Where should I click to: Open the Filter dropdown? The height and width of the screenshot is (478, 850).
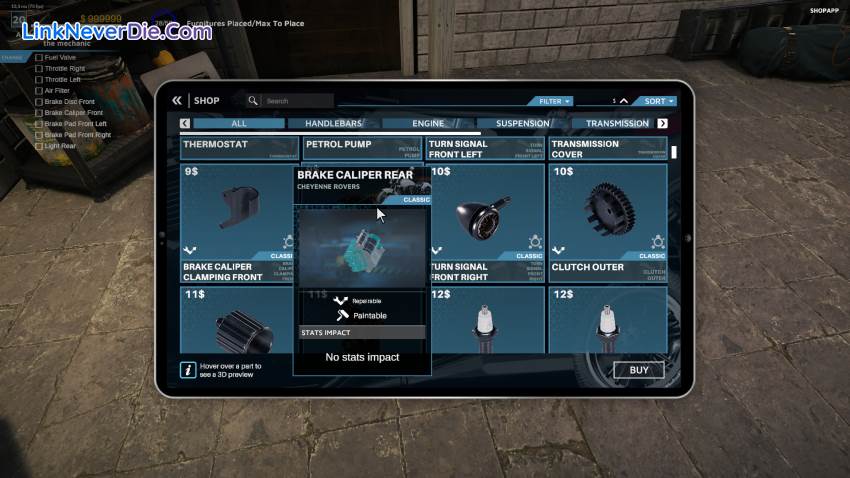point(554,101)
